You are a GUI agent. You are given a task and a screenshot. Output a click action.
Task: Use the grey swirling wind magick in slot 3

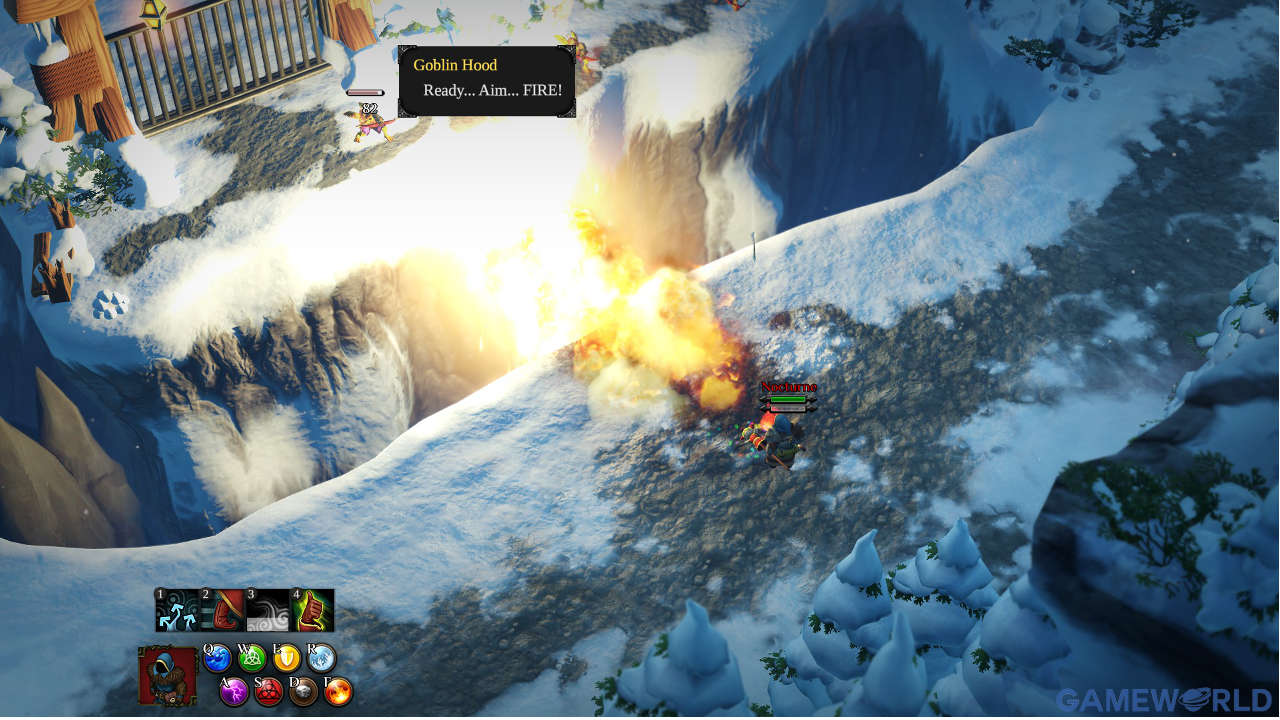(x=267, y=610)
